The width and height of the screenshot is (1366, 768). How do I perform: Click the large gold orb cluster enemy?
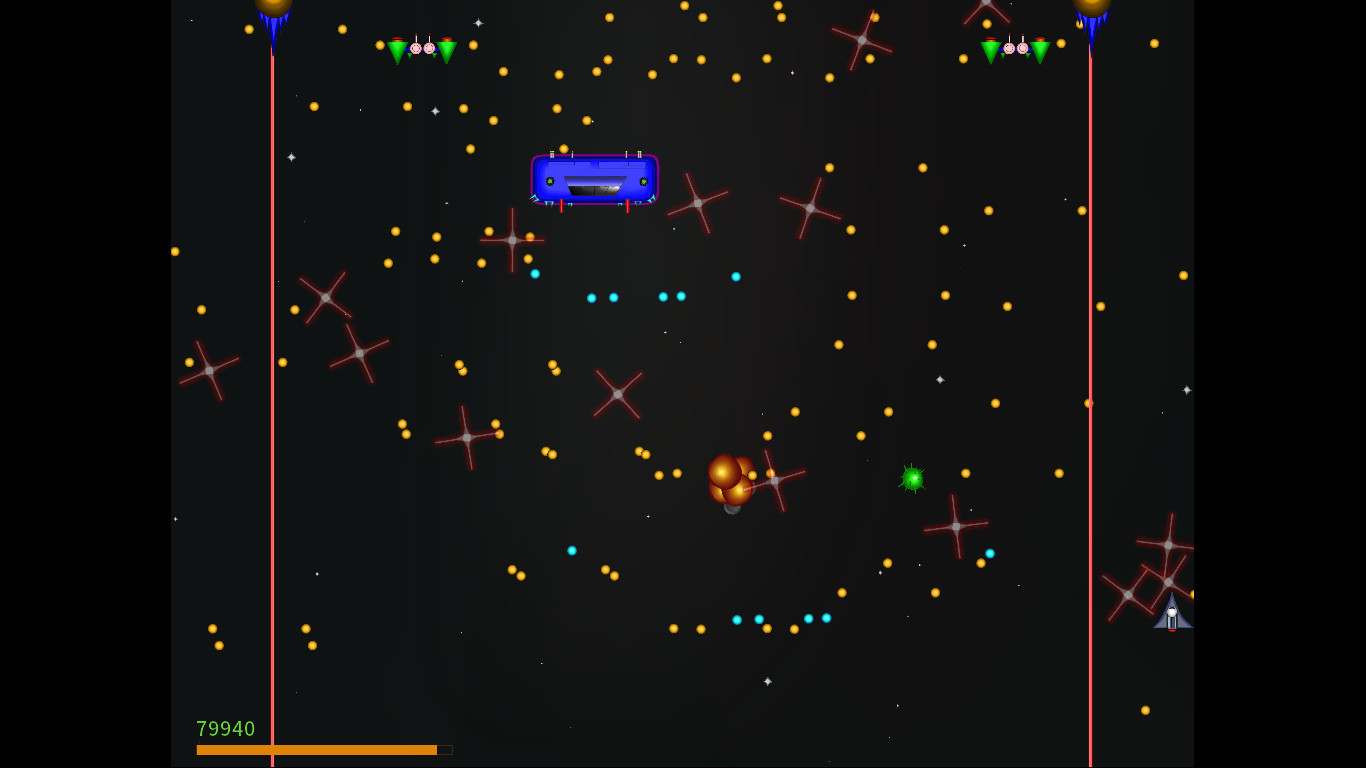tap(729, 480)
